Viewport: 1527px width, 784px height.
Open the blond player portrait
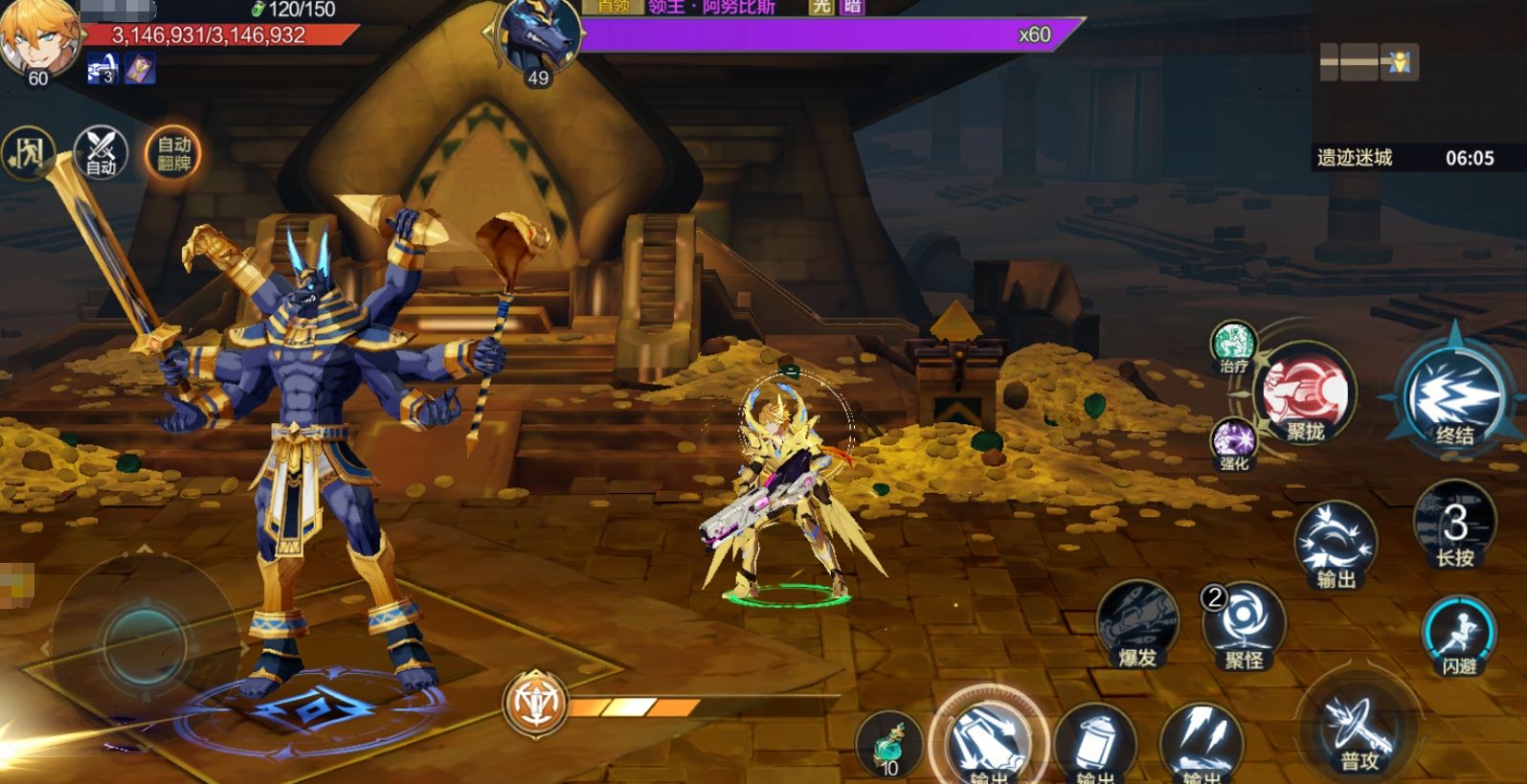[x=38, y=38]
